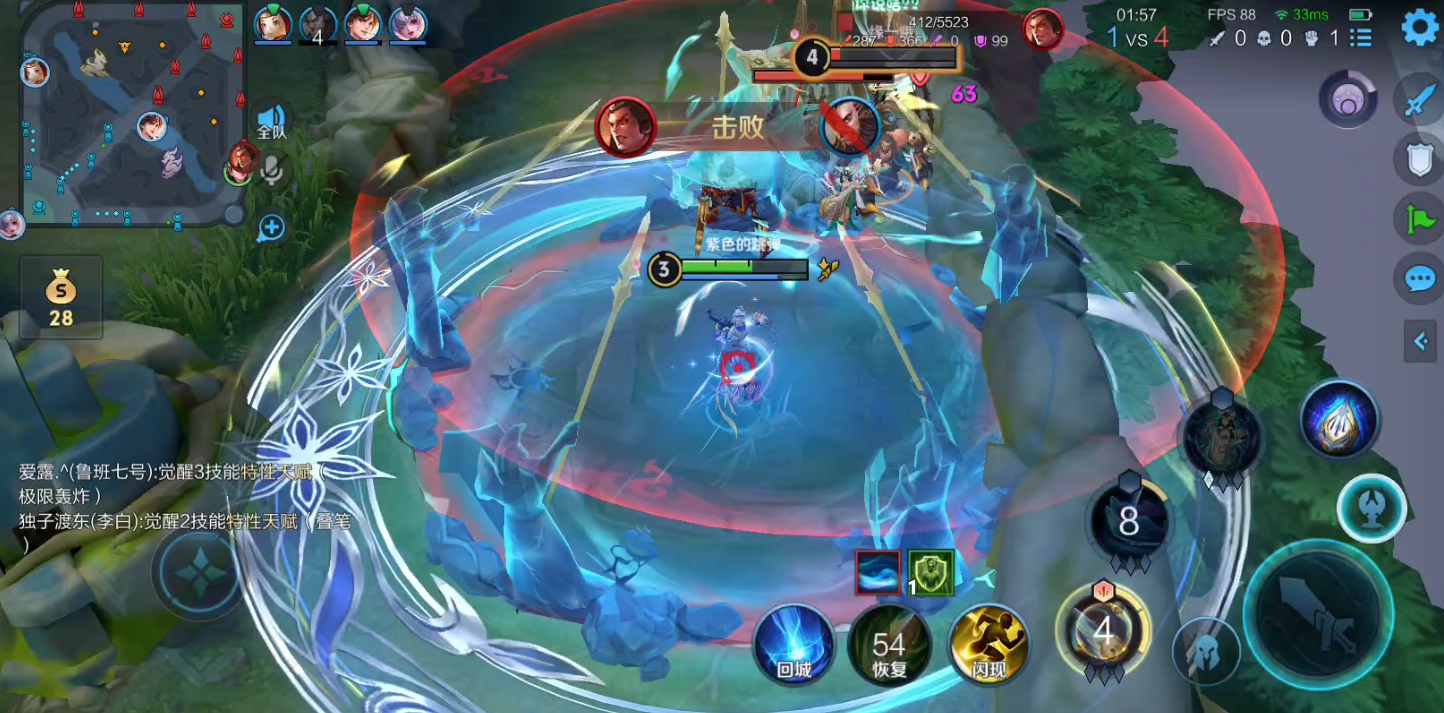Screen dimensions: 1444x713
Task: Toggle the 全队 team speaker
Action: (271, 121)
